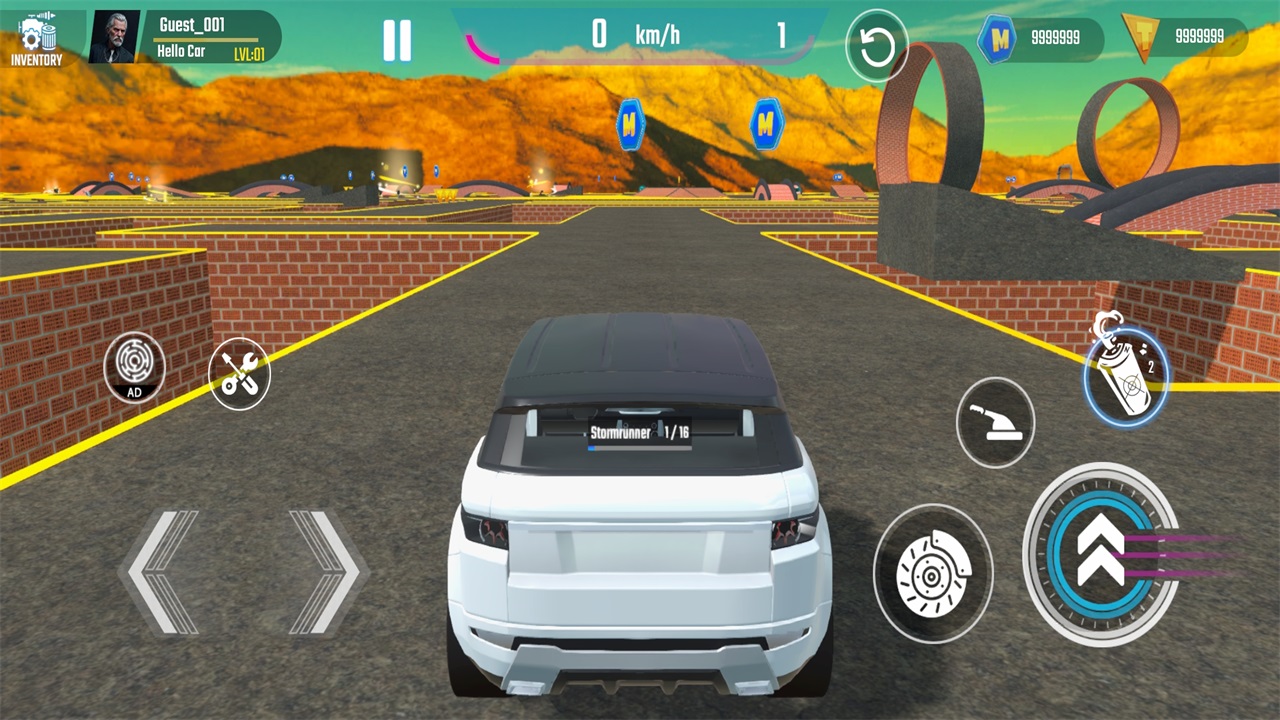Image resolution: width=1280 pixels, height=720 pixels.
Task: Open the Inventory menu
Action: point(37,40)
